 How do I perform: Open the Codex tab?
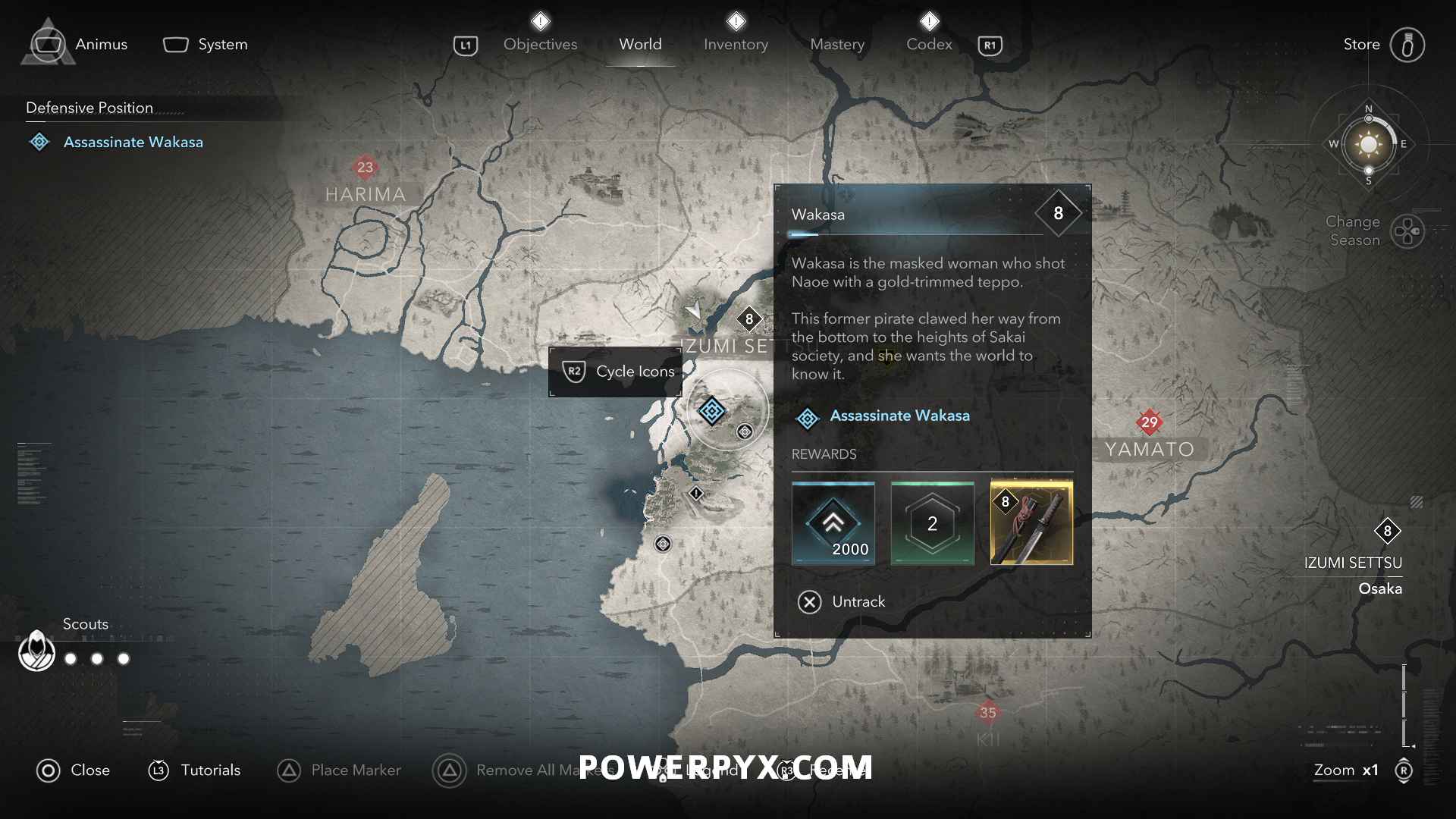point(929,44)
